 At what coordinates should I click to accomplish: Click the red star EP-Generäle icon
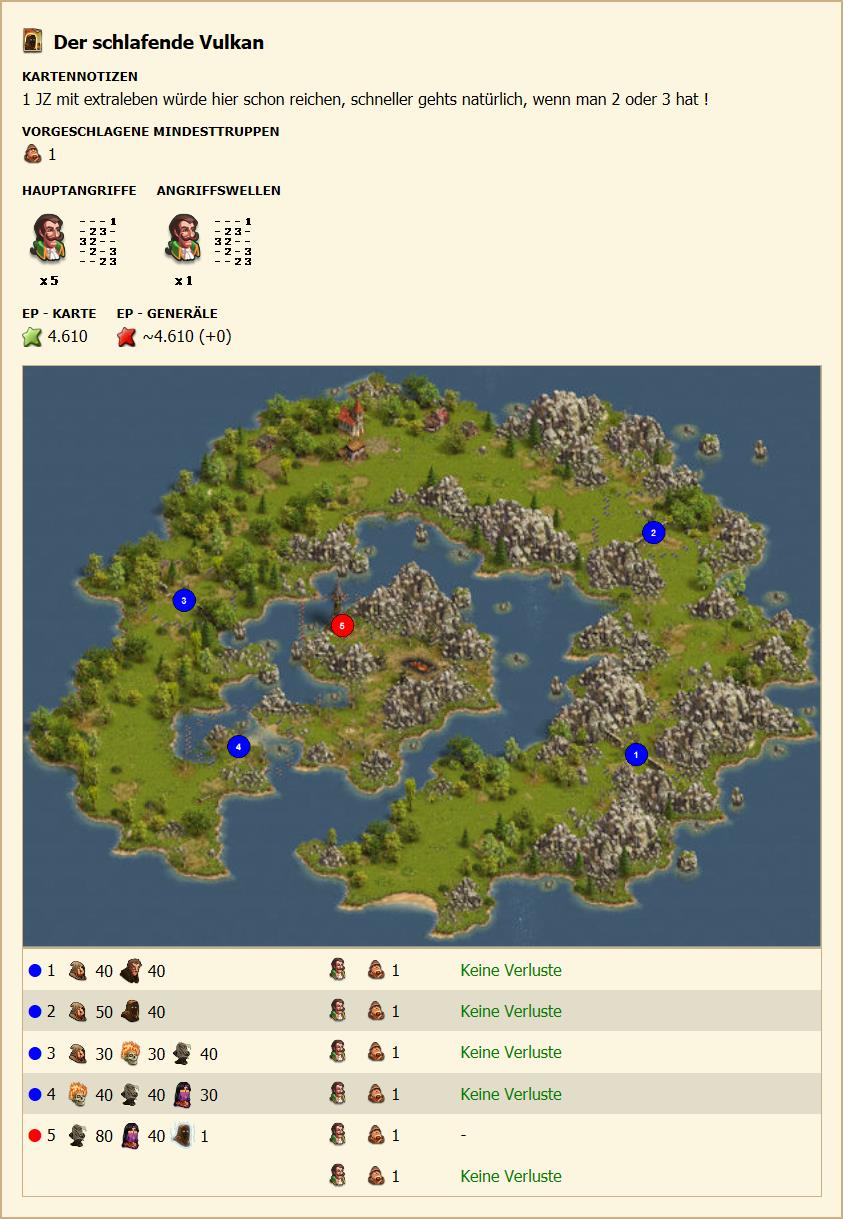point(127,337)
